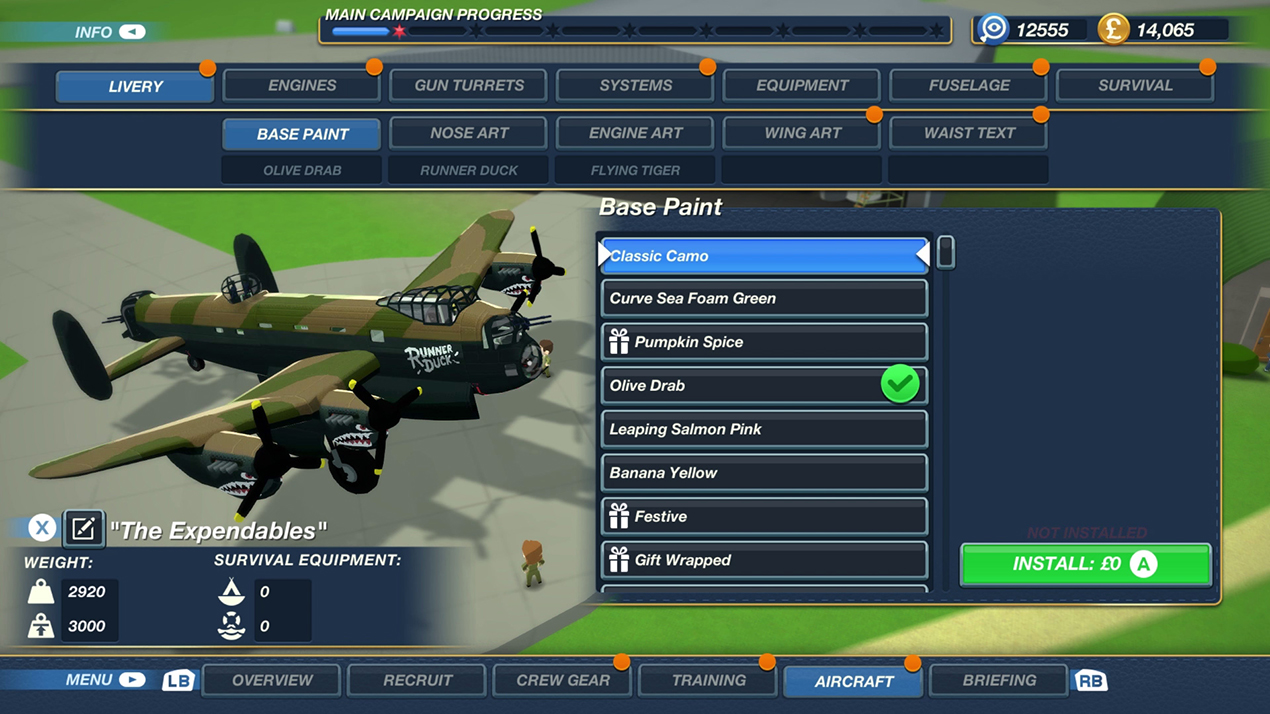Choose the Waist Text sub-tab
The height and width of the screenshot is (714, 1270).
coord(969,133)
